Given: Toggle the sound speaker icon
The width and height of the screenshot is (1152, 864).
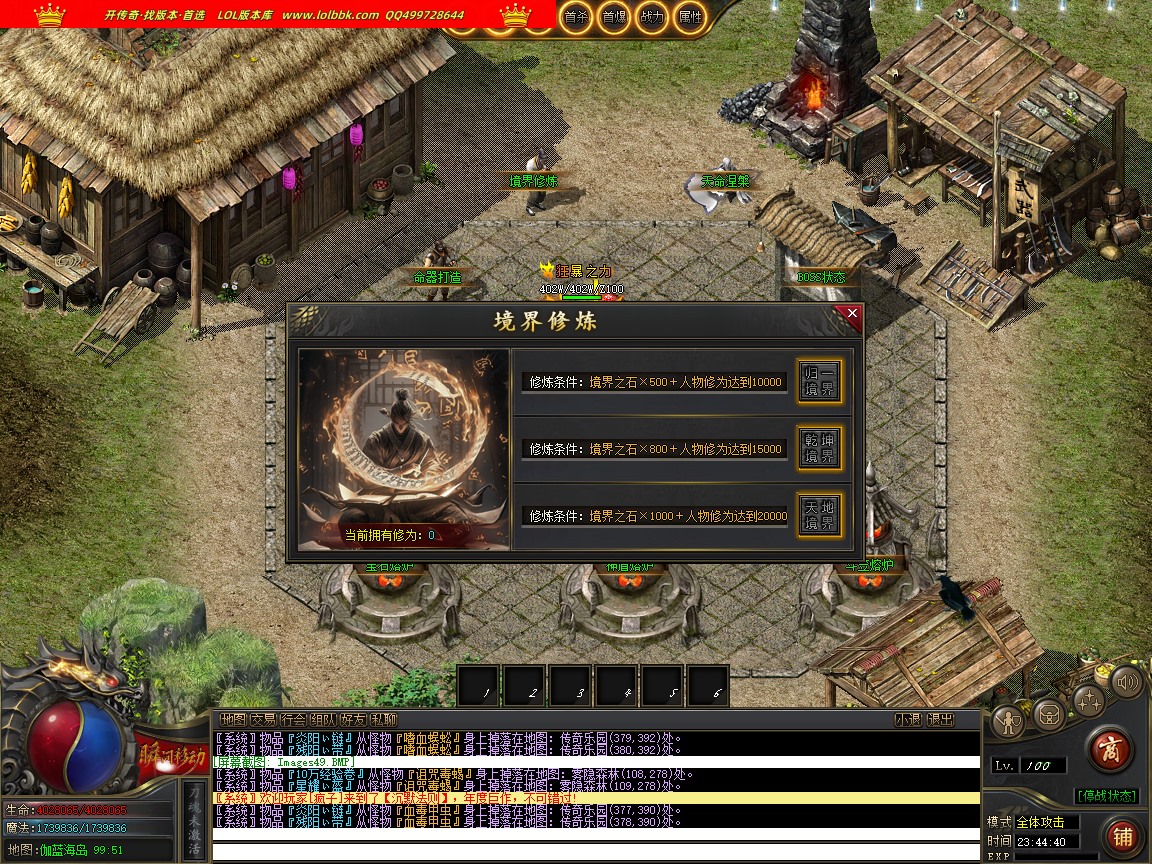Looking at the screenshot, I should (x=1127, y=682).
